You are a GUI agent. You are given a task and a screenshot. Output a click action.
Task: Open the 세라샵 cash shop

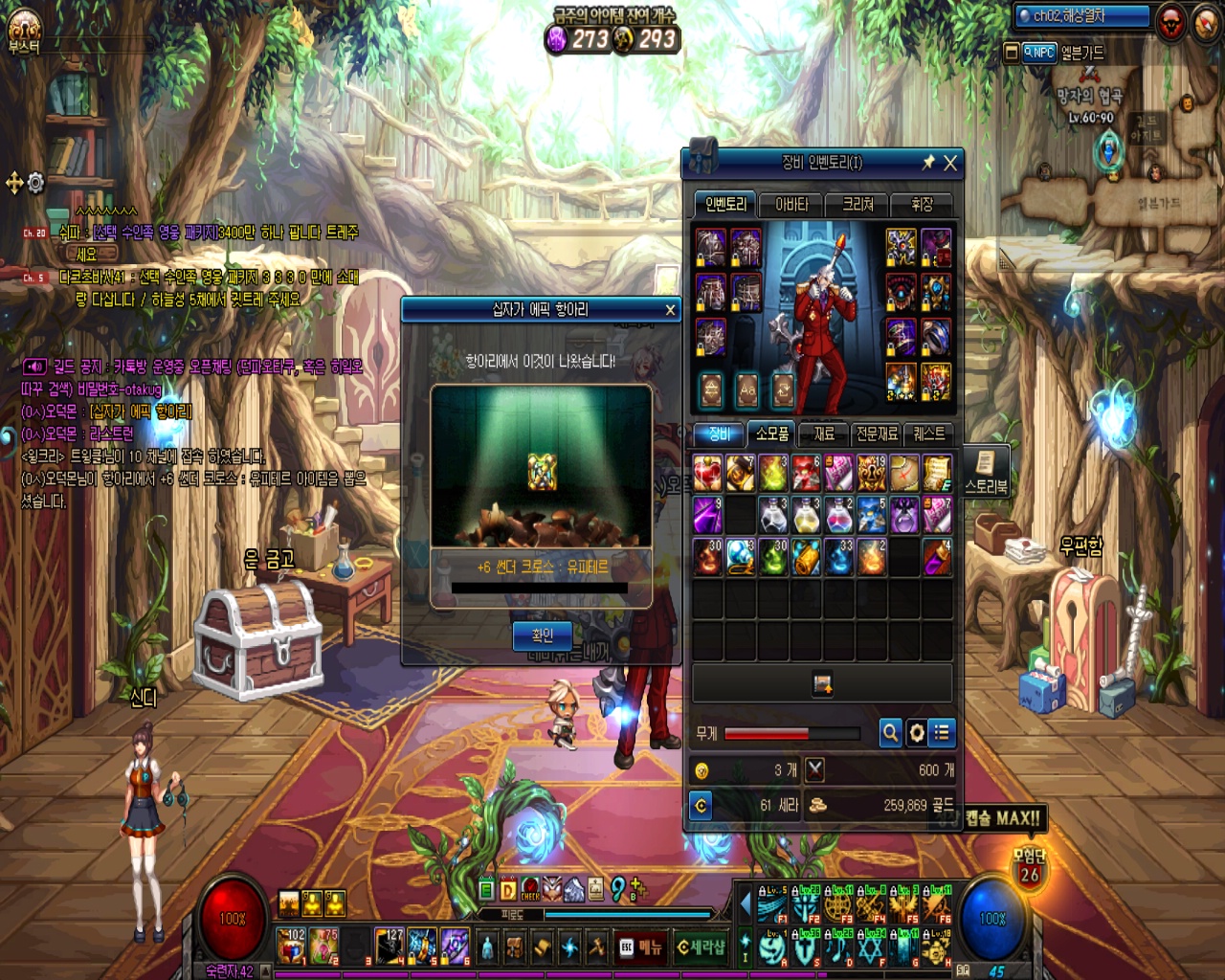(x=701, y=947)
